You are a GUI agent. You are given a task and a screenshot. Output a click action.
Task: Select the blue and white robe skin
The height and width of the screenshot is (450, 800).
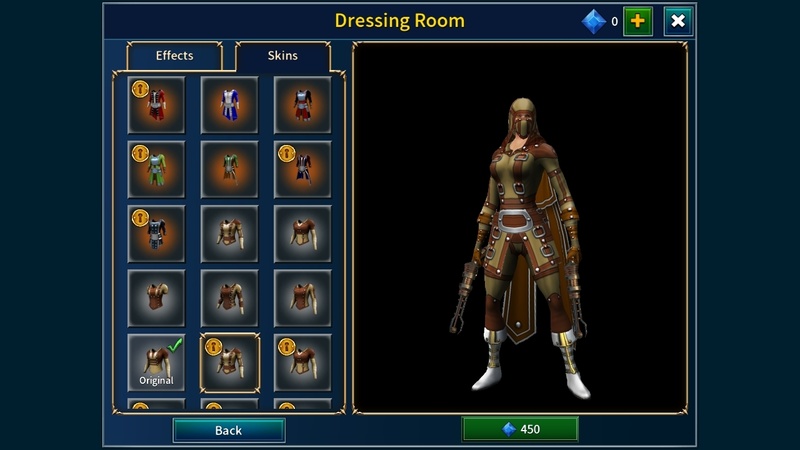coord(229,105)
